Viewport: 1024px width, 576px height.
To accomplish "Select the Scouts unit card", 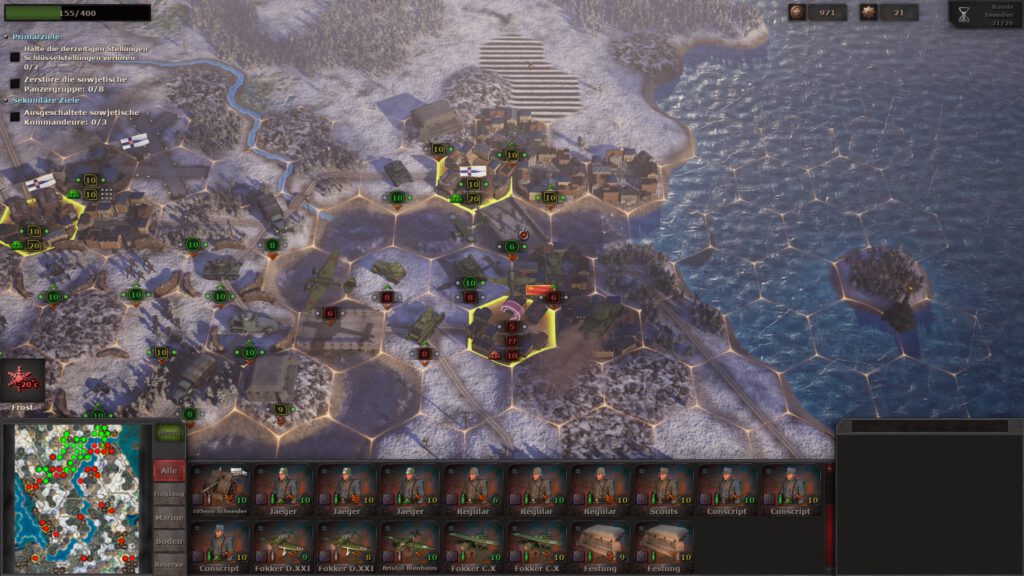I will coord(664,489).
